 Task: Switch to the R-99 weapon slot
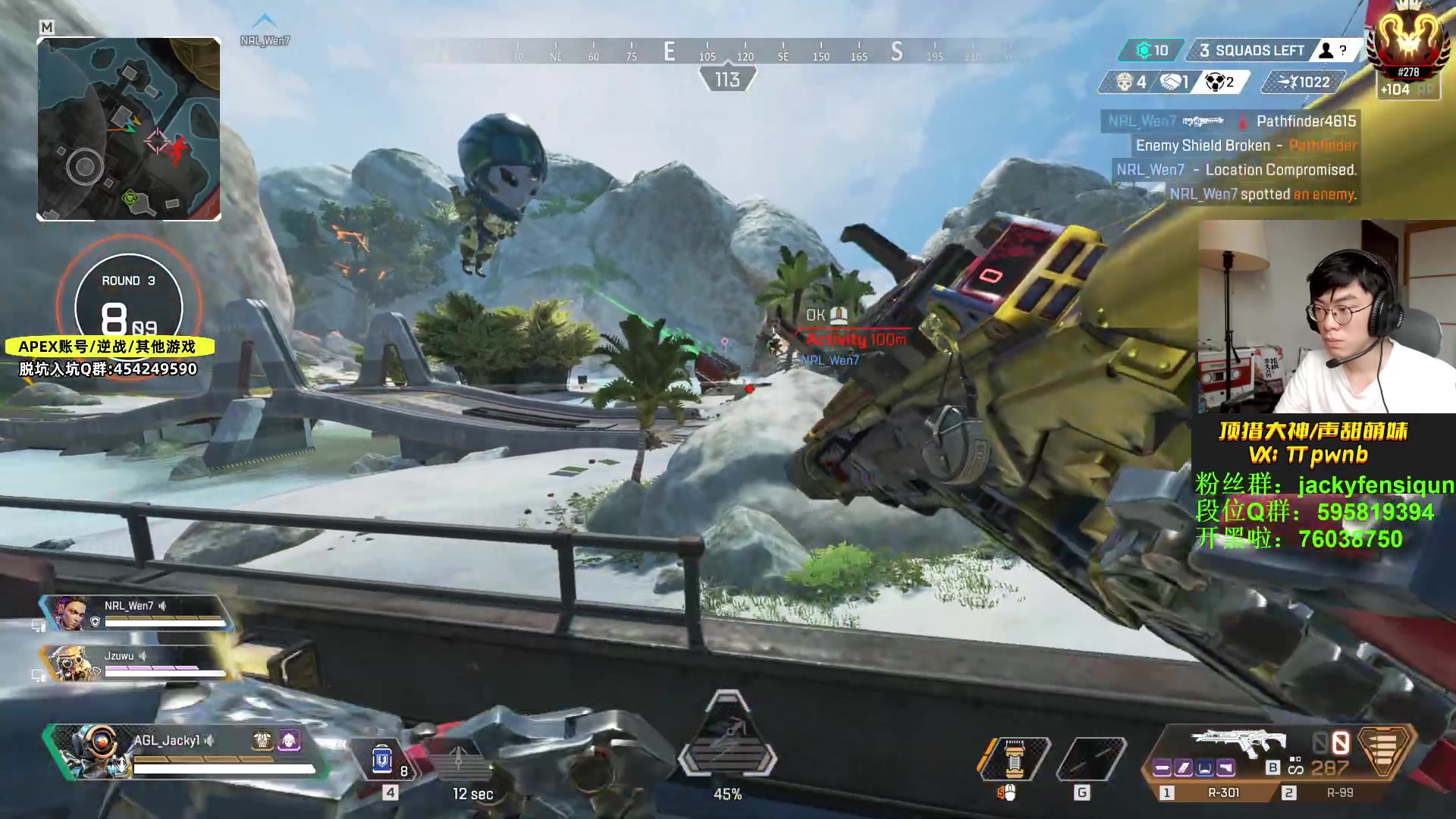pos(1339,792)
